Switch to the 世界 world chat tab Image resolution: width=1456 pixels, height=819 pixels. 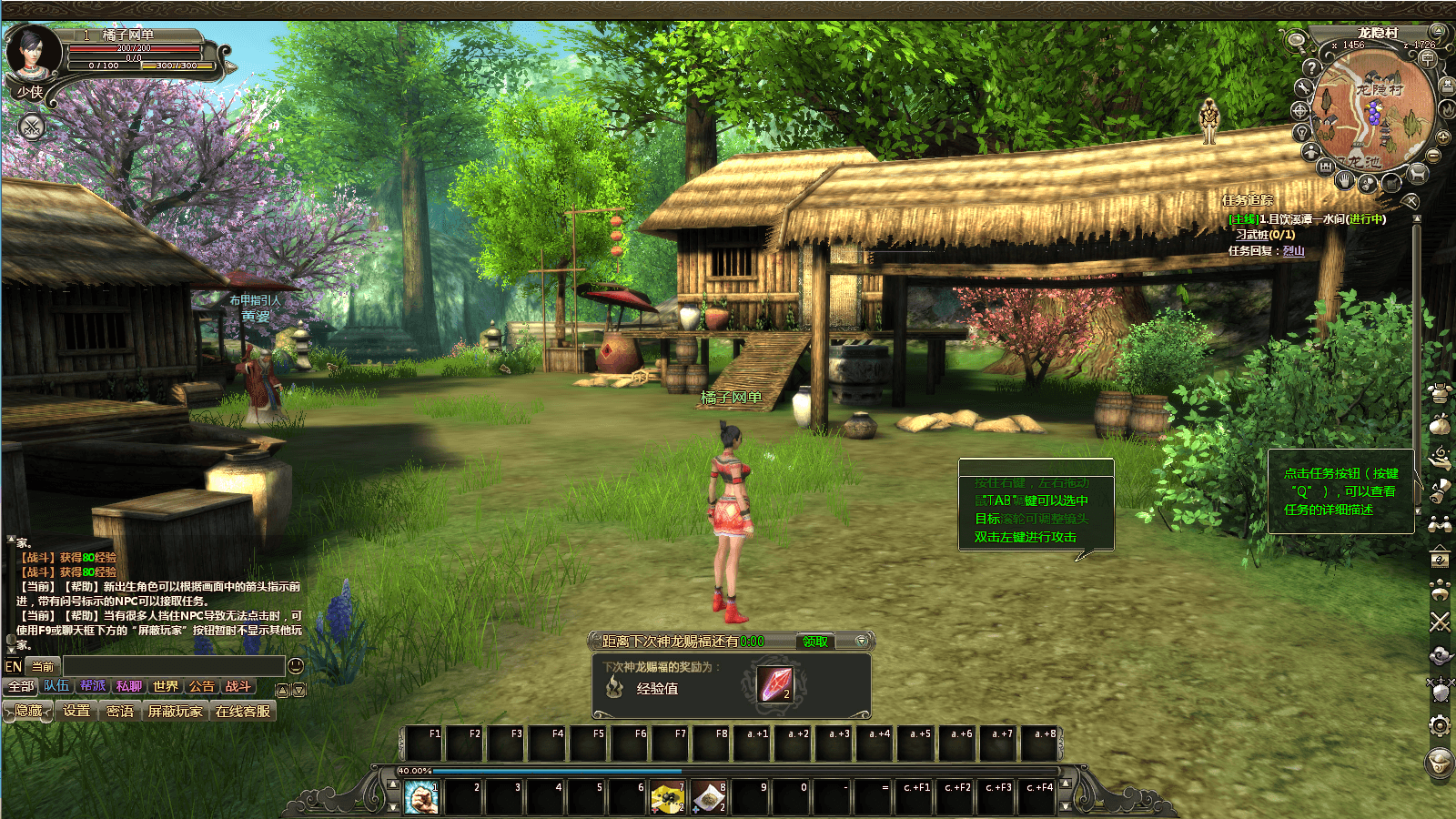[166, 686]
